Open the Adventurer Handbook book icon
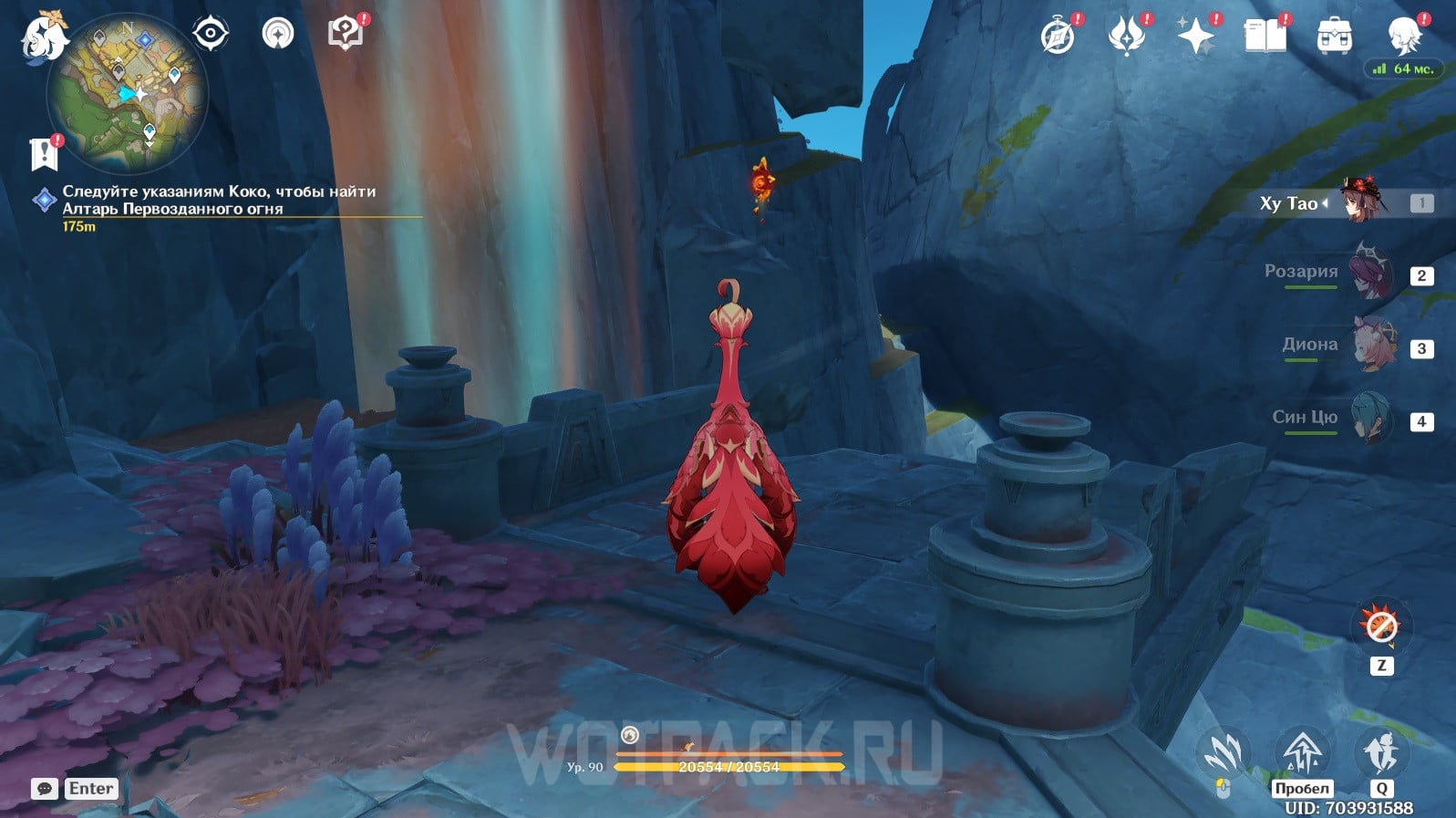Screen dimensions: 1456x818 tap(1265, 36)
